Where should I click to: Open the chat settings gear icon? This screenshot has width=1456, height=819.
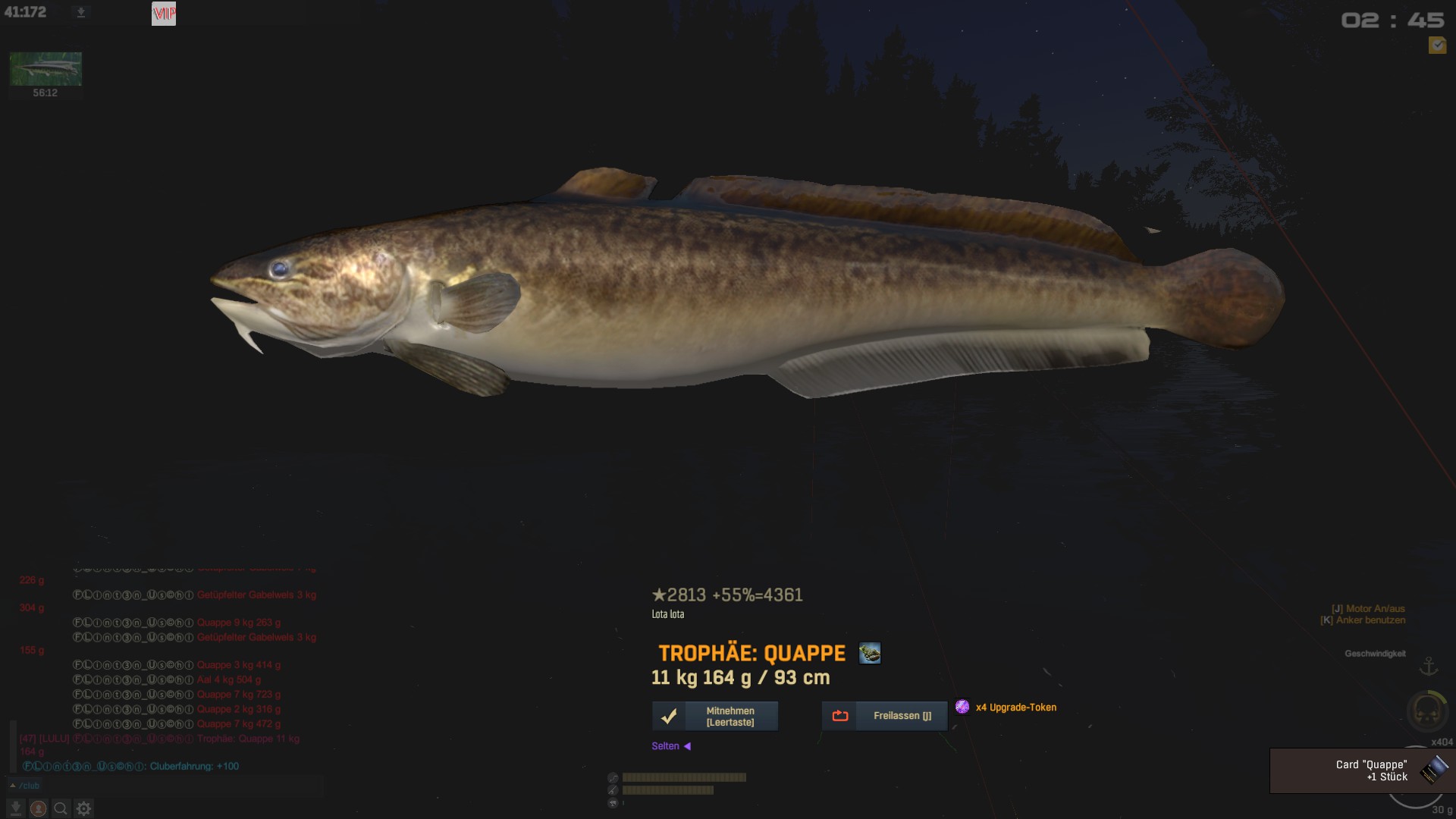pyautogui.click(x=83, y=808)
